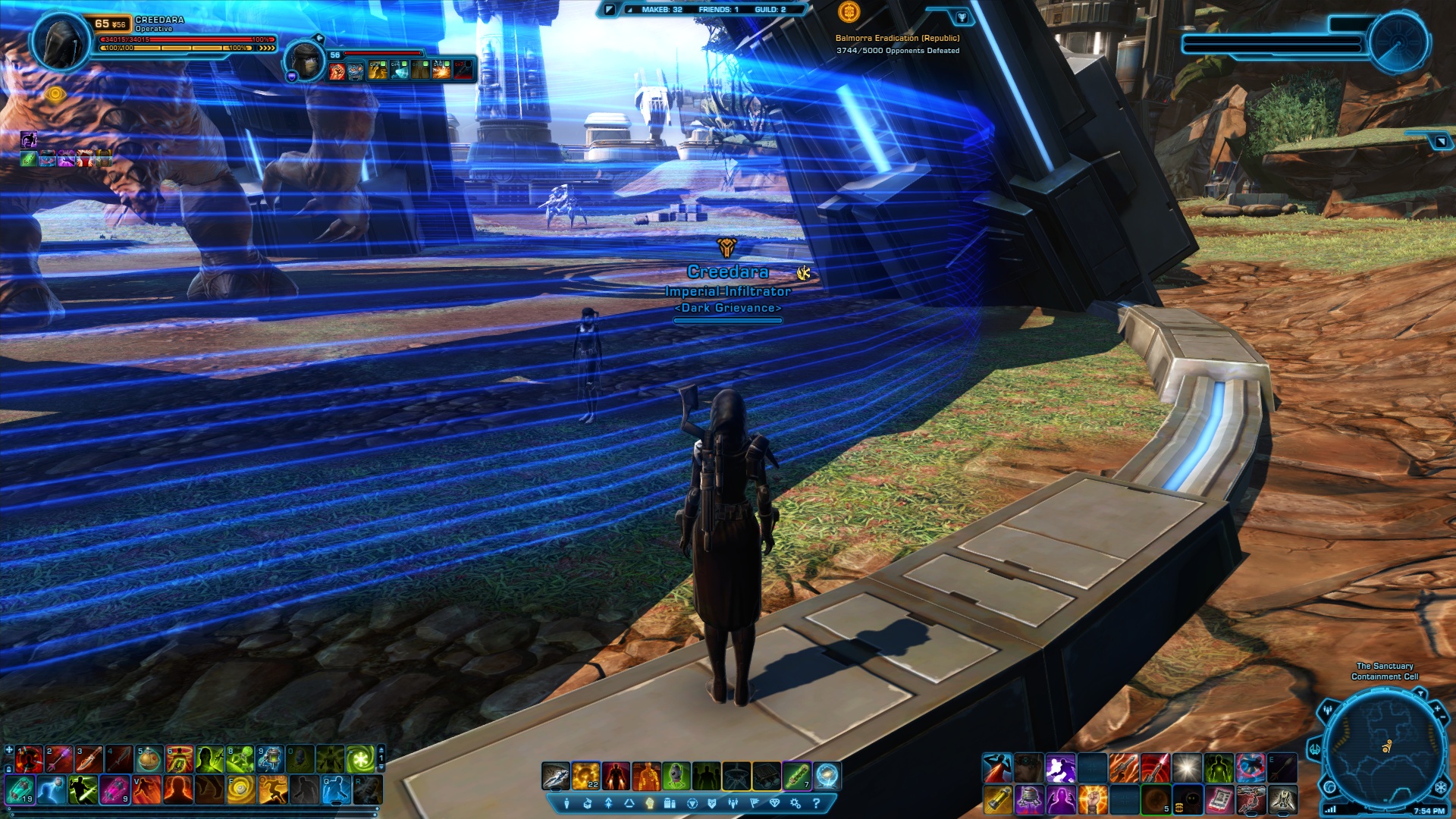The height and width of the screenshot is (819, 1456).
Task: Open the inventory icon on the menu bar
Action: tap(588, 803)
